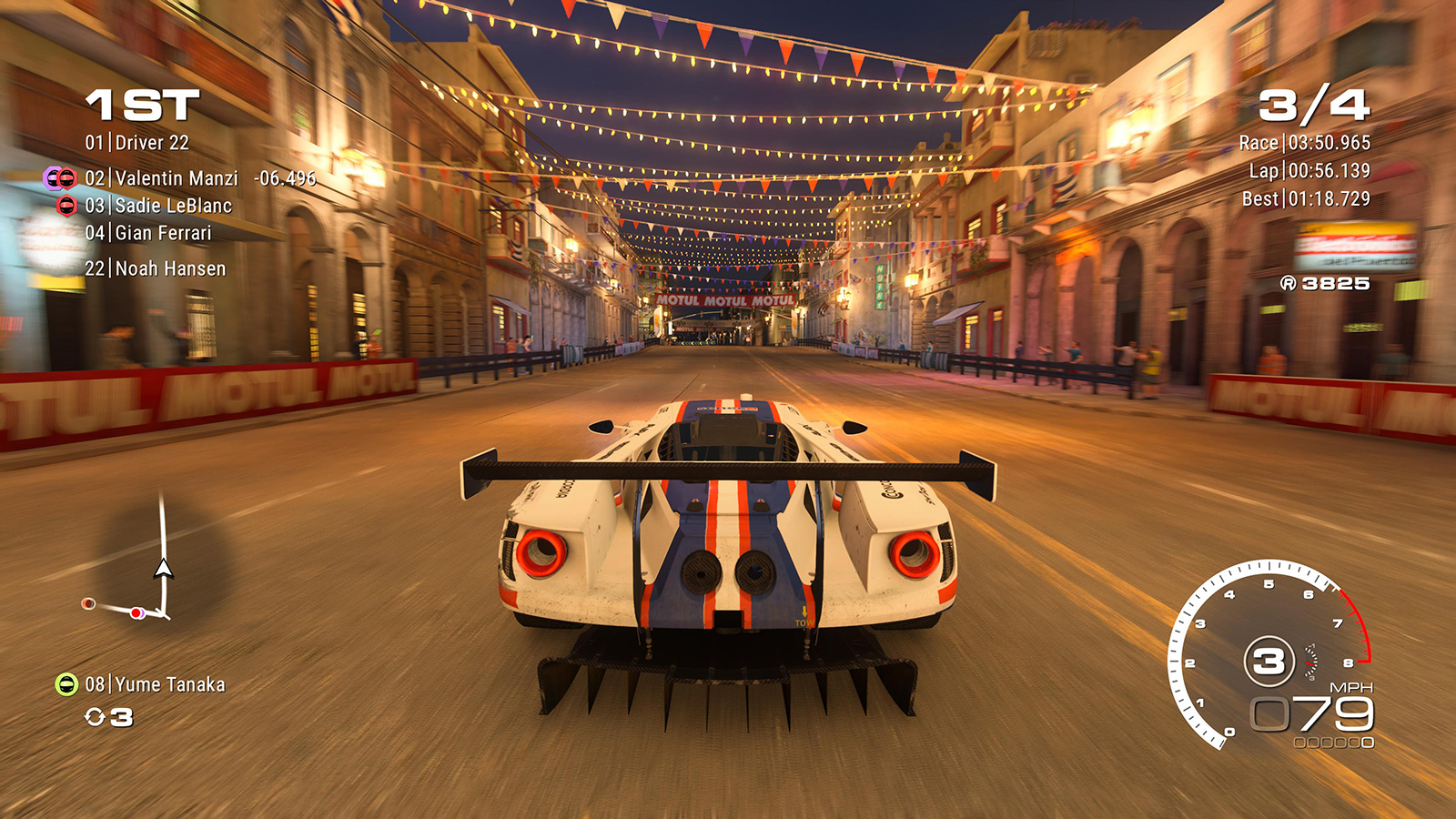Click the flashback rewind icon
Viewport: 1456px width, 819px height.
tap(95, 718)
